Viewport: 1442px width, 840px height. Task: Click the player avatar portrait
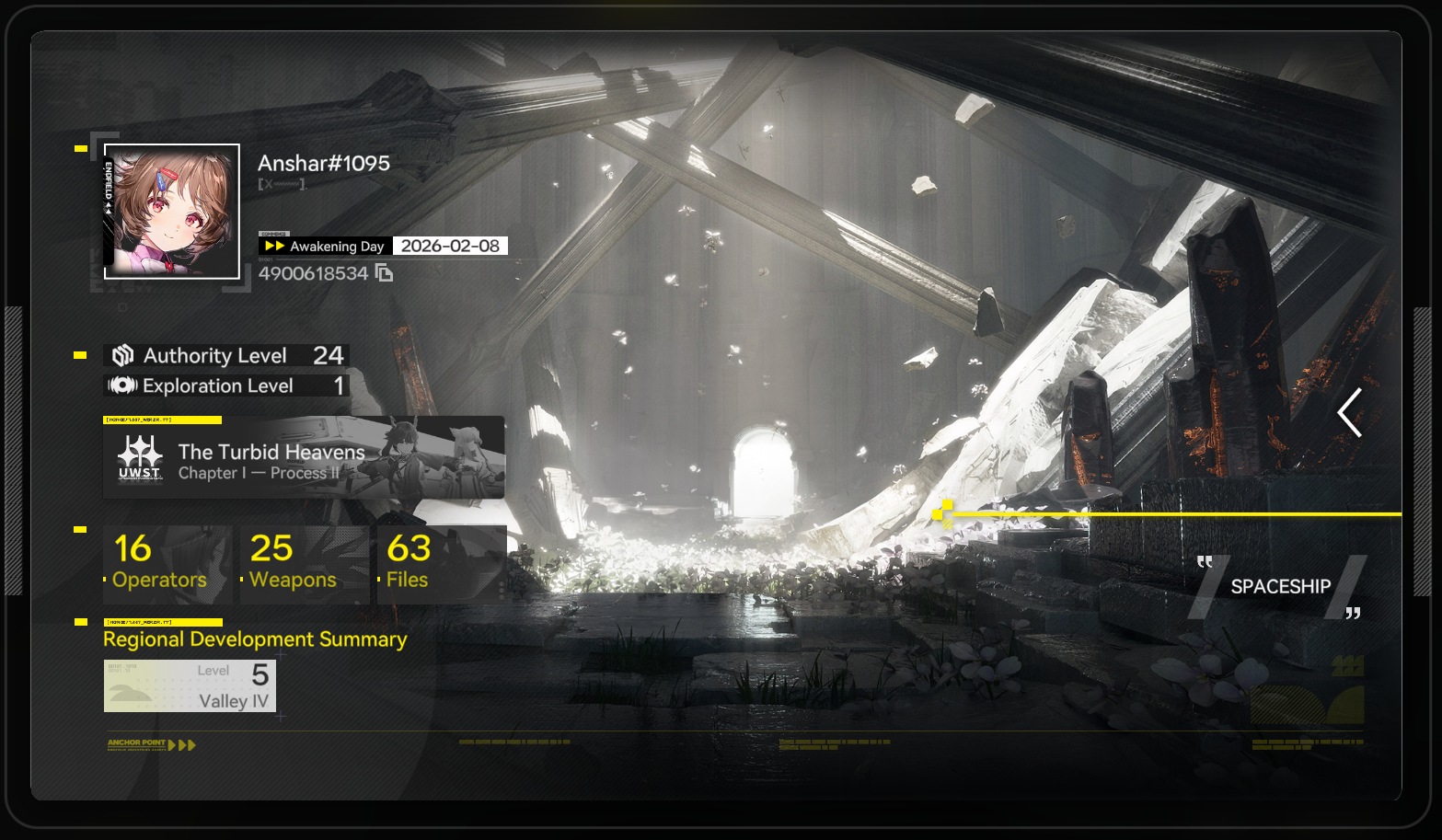tap(172, 212)
